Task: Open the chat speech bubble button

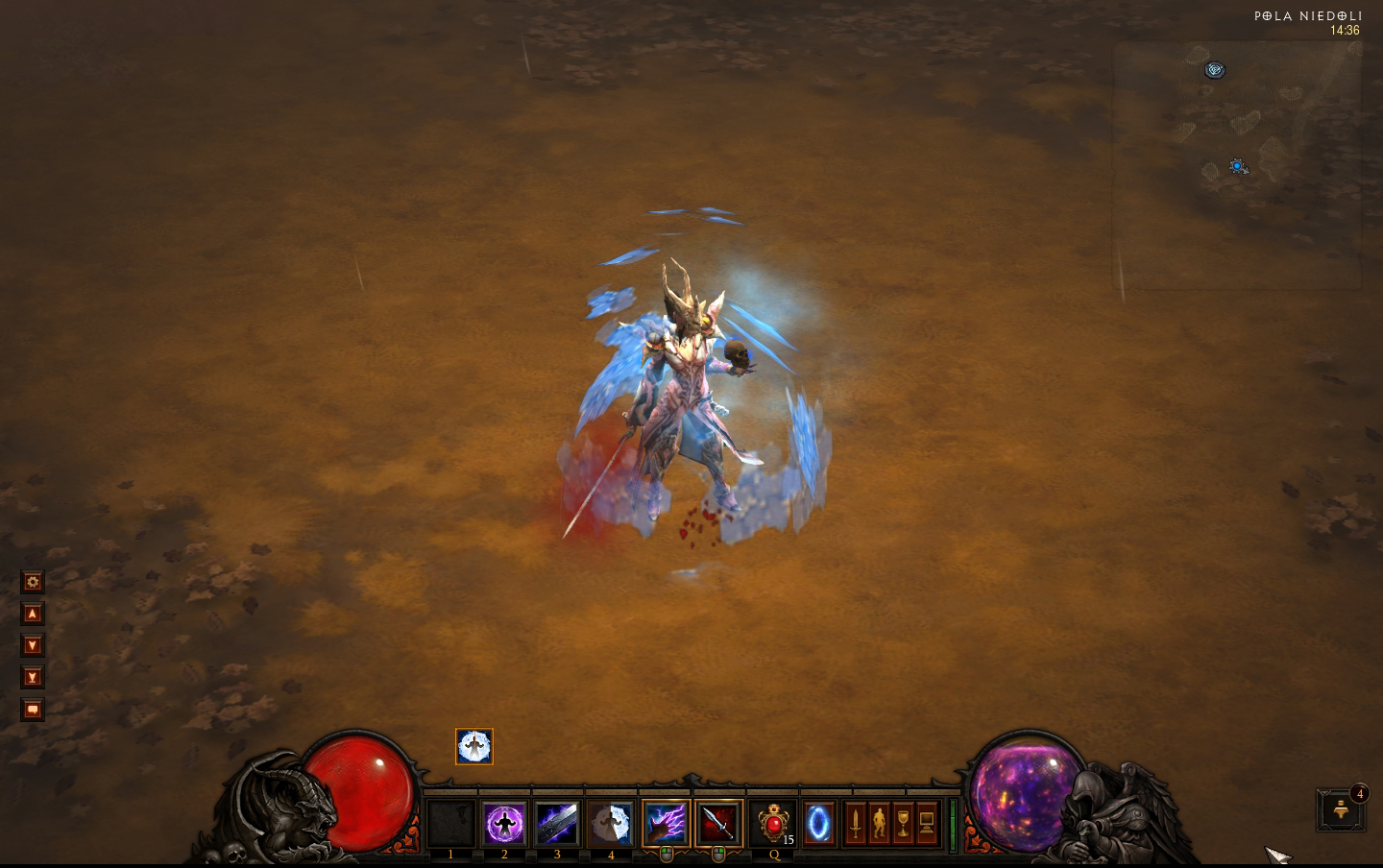Action: (x=33, y=711)
